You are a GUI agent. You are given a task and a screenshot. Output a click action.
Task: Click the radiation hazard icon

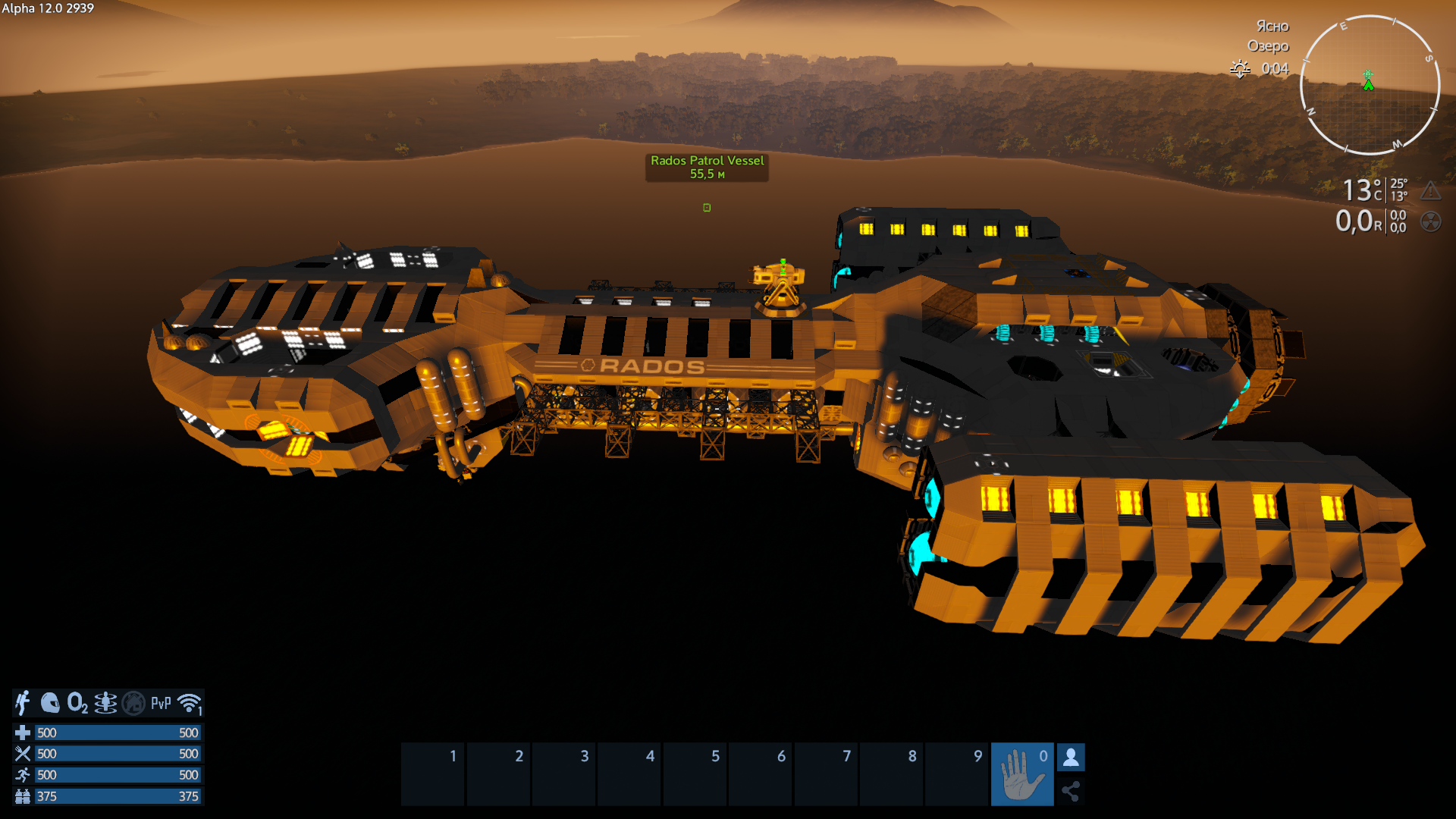(1430, 221)
